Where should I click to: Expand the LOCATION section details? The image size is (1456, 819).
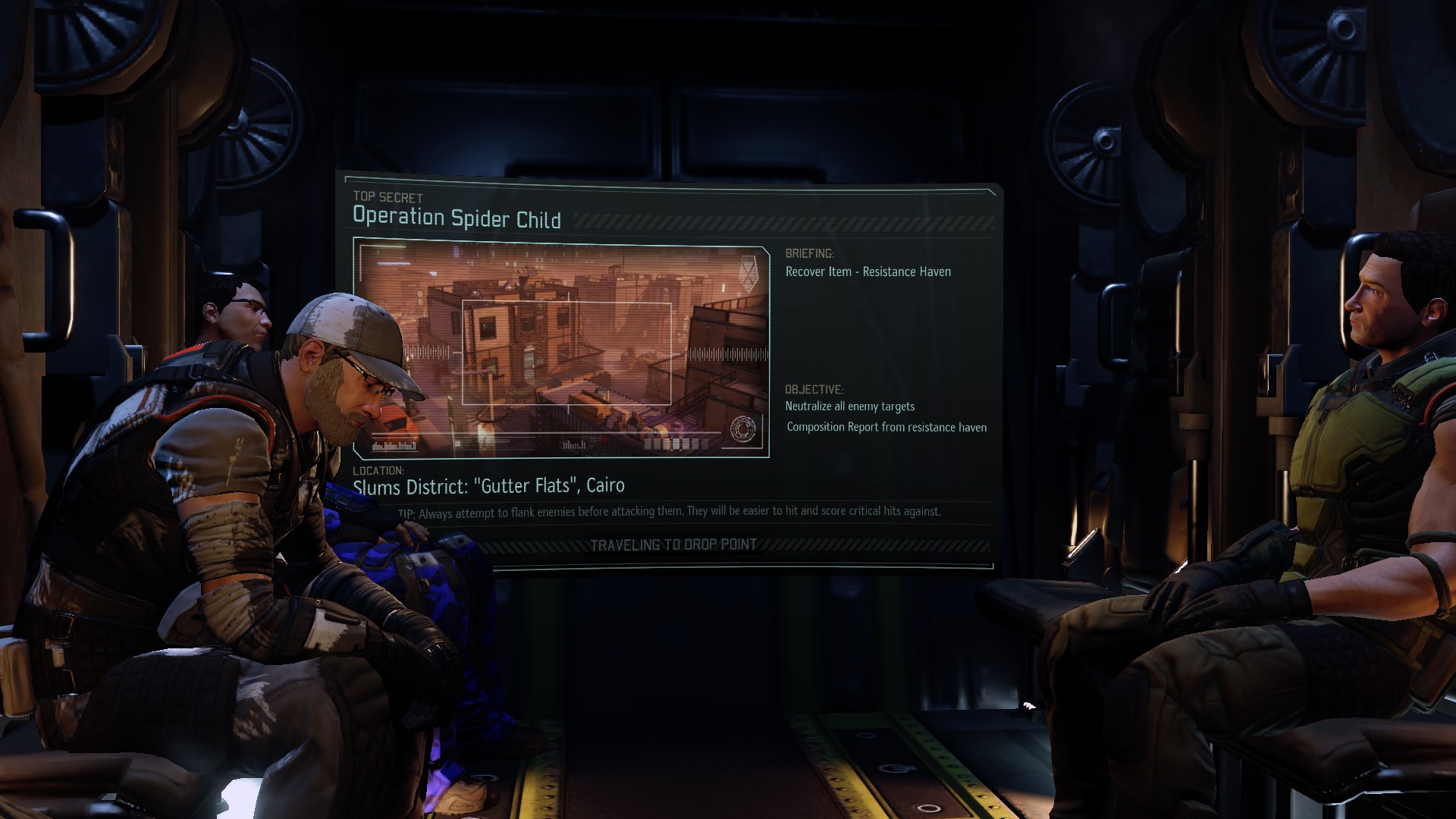click(x=381, y=469)
